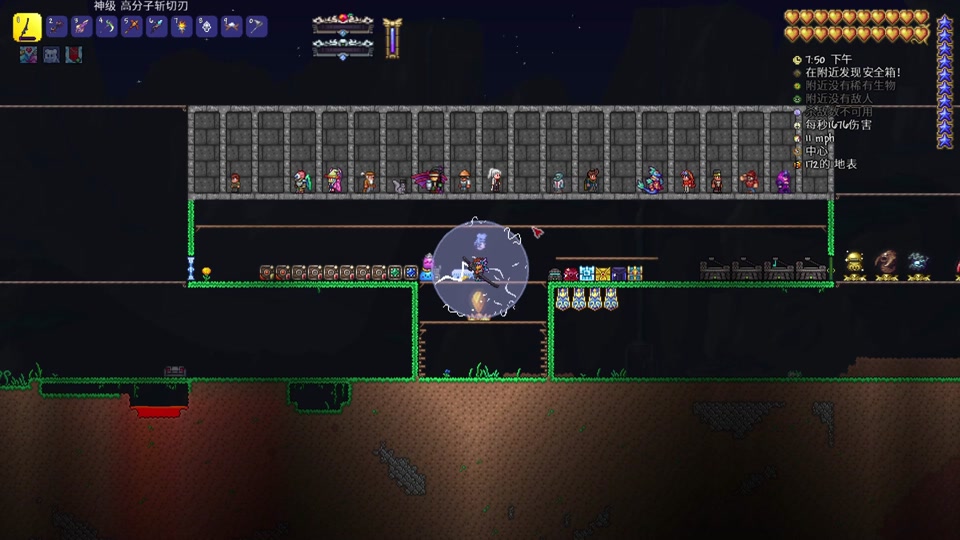Select the green curved weapon in slot 4
Viewport: 960px width, 540px height.
(107, 27)
